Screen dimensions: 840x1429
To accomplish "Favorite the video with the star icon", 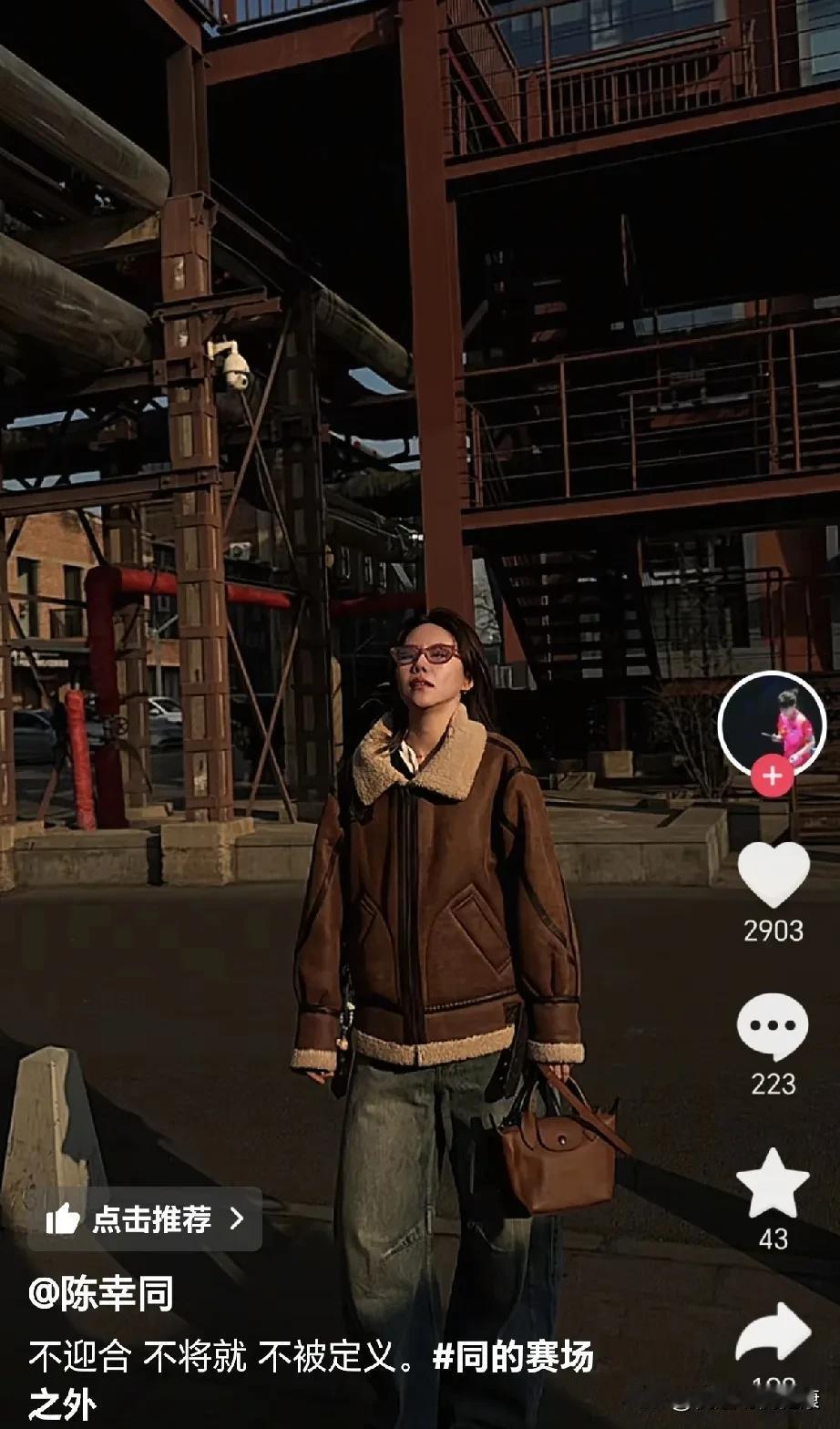I will (x=773, y=1182).
